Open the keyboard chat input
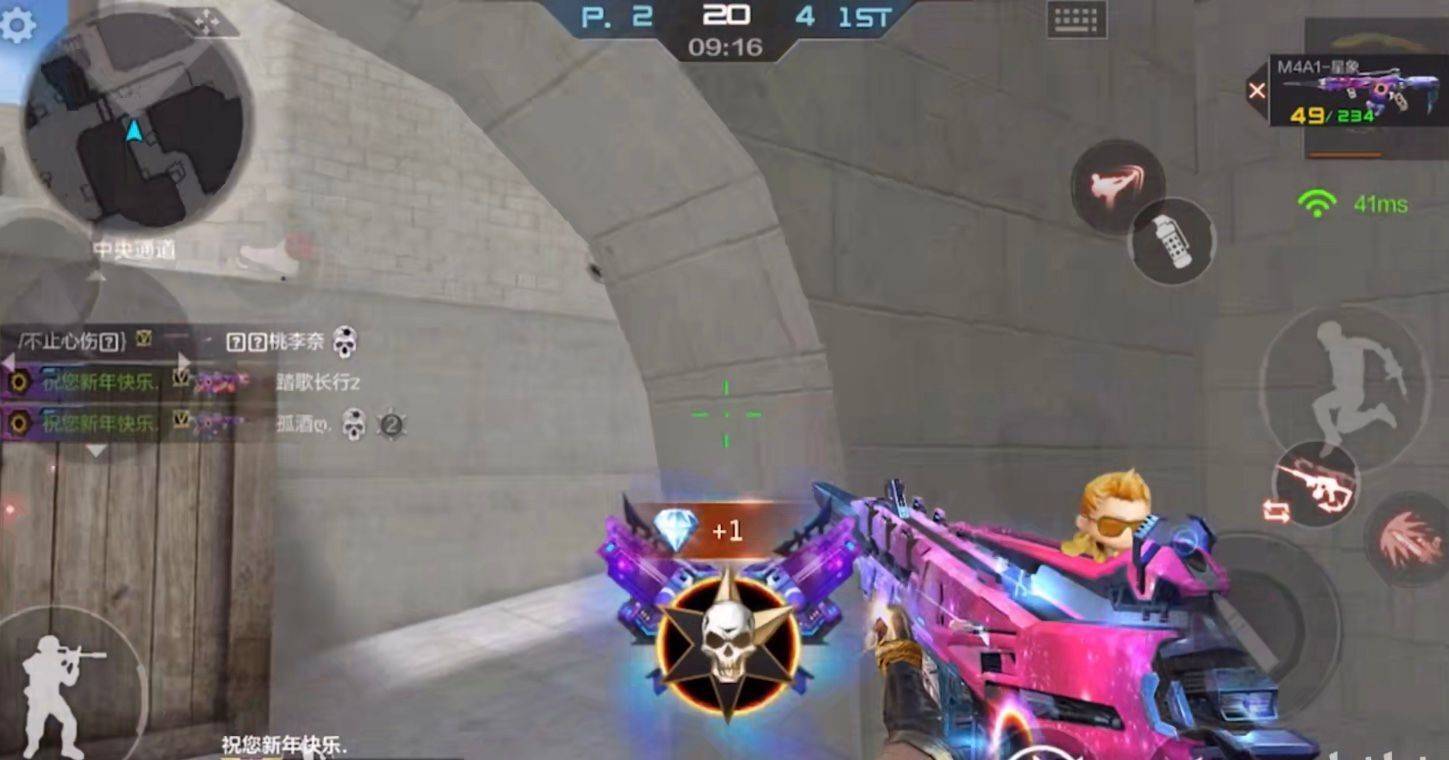Screen dimensions: 1449x760 (1076, 19)
